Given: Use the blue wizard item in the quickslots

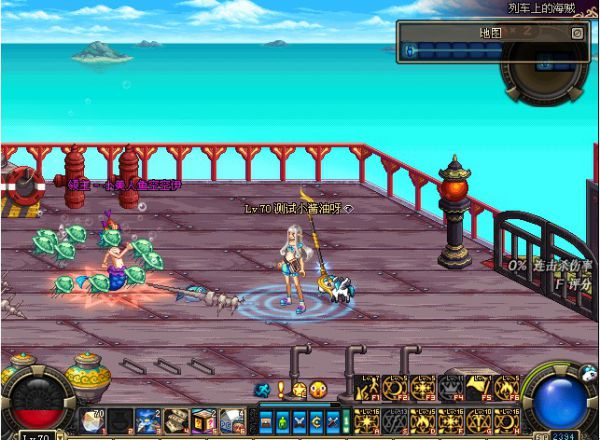Looking at the screenshot, I should [x=148, y=420].
